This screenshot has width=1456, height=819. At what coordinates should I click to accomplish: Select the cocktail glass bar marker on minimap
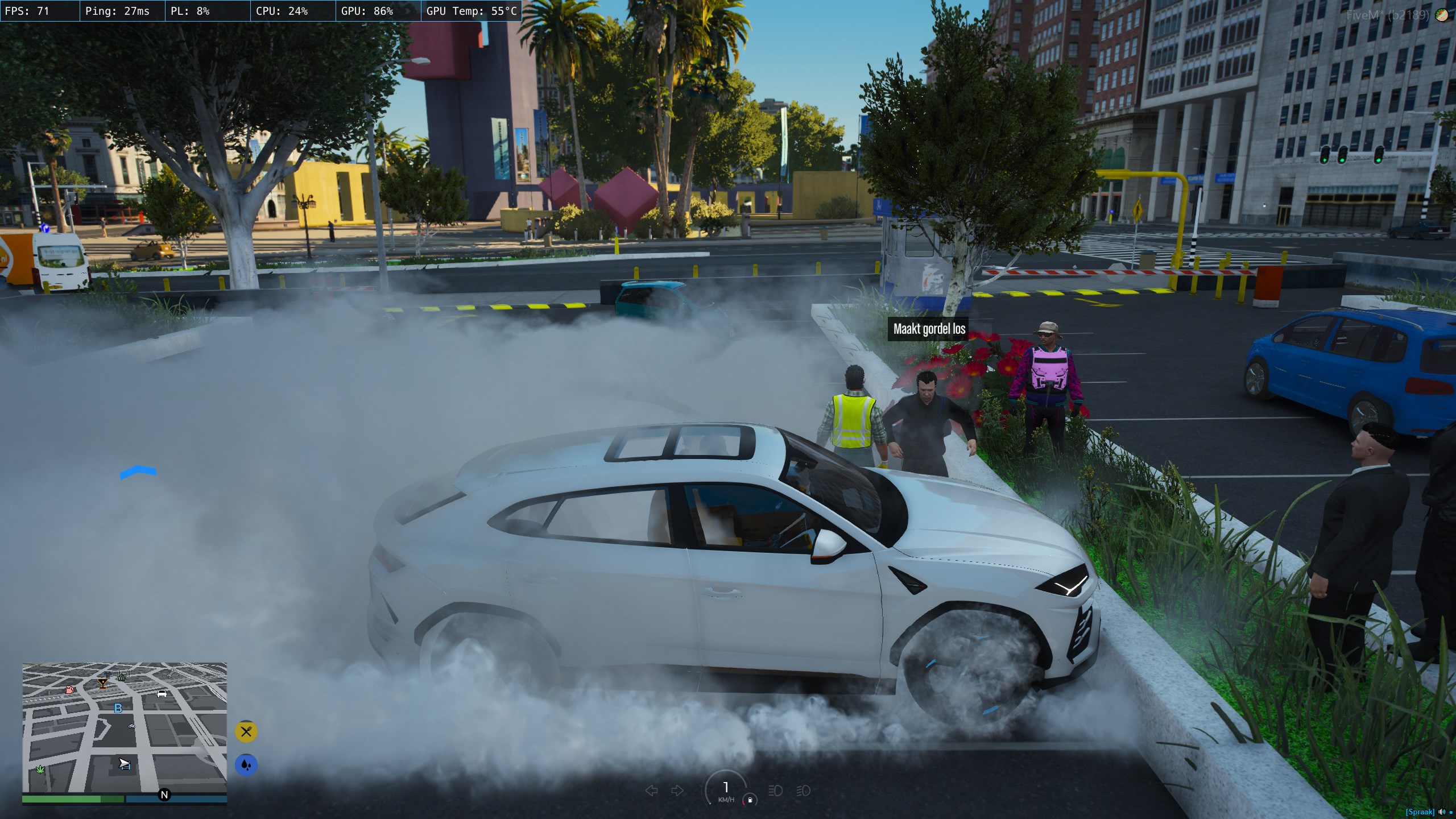click(103, 683)
